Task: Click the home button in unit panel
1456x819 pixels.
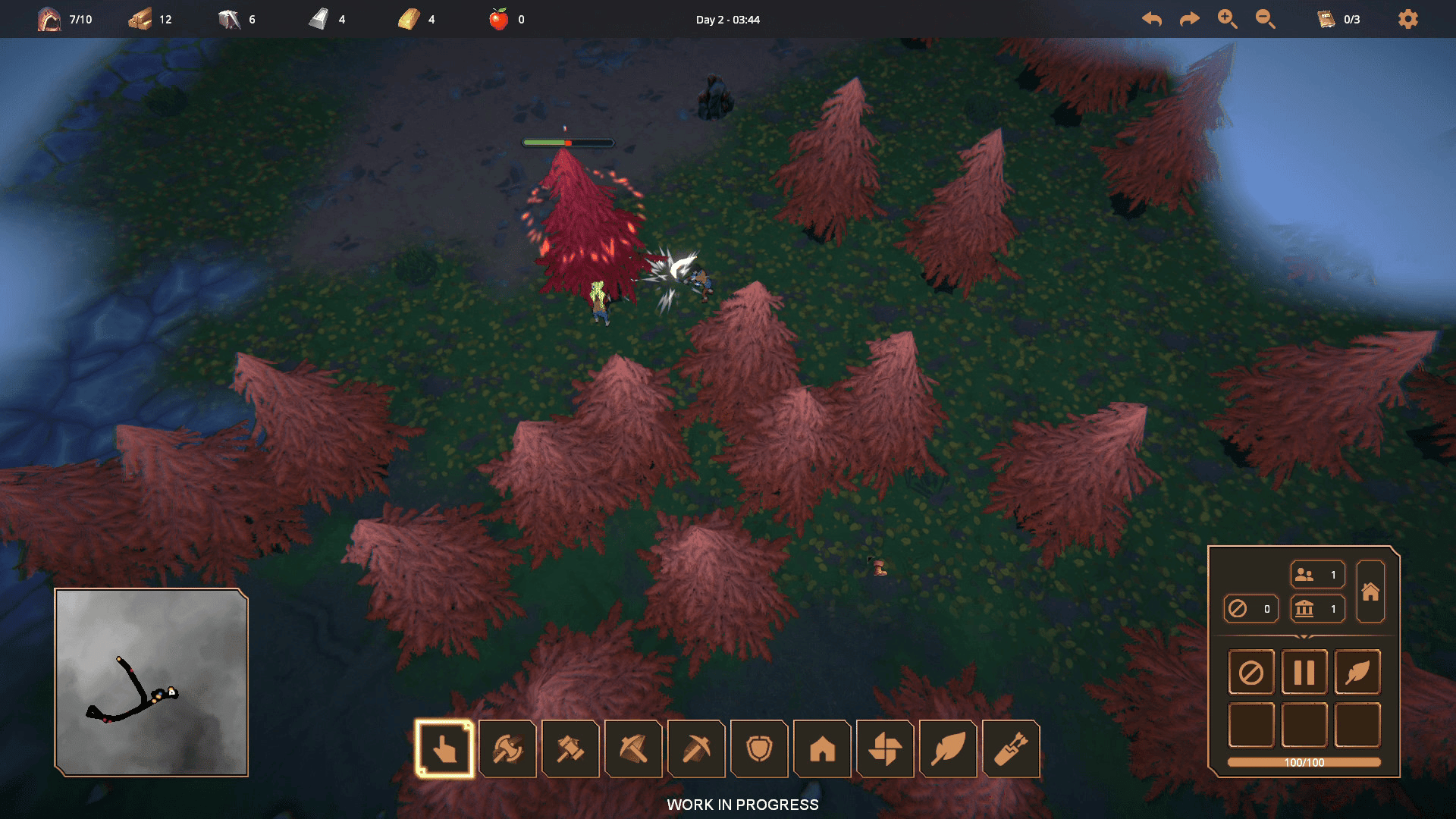Action: (1370, 591)
